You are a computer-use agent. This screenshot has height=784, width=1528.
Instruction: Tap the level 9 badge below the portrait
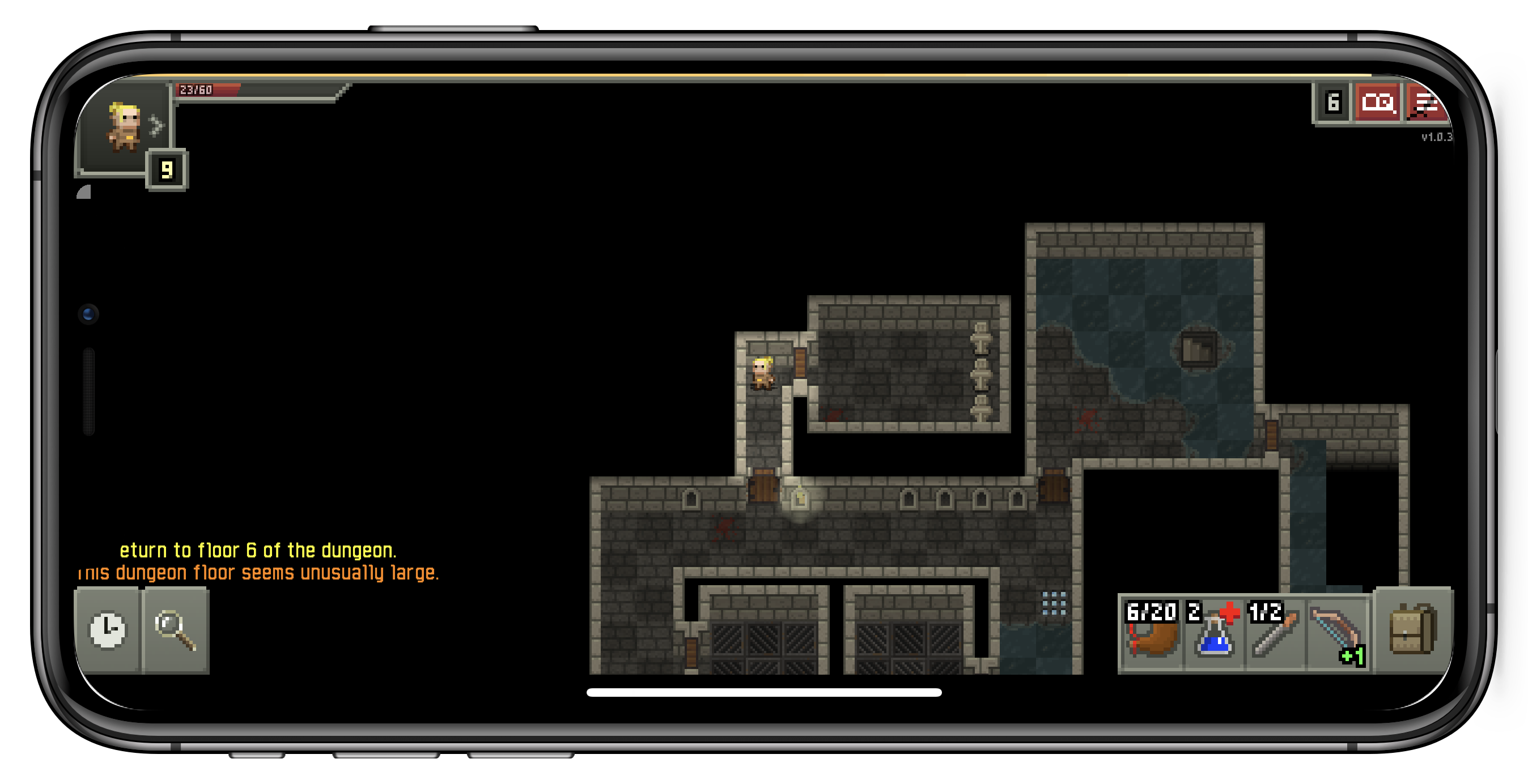[x=168, y=169]
